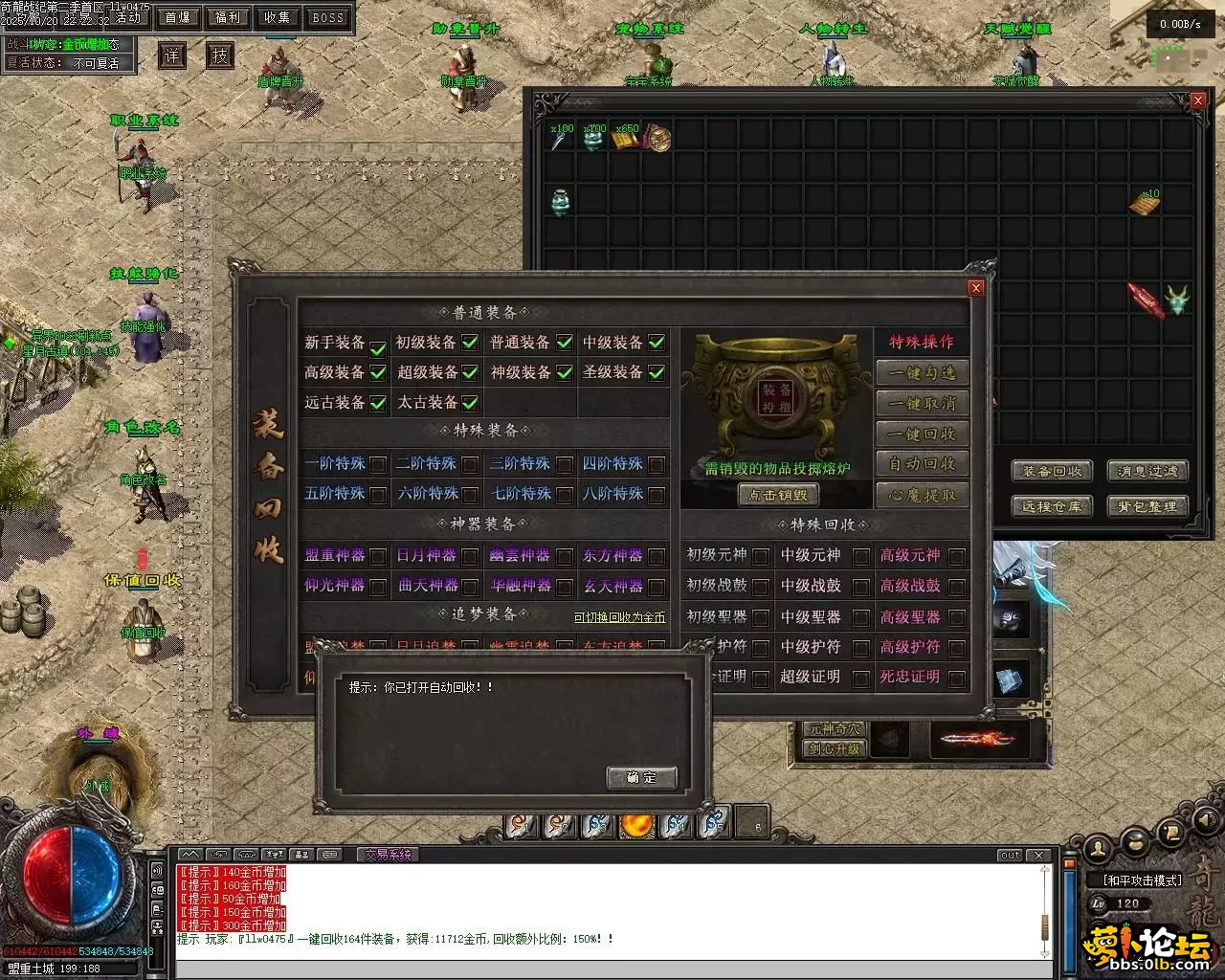Sort the bag with 背包整理
The height and width of the screenshot is (980, 1225).
coord(1147,506)
